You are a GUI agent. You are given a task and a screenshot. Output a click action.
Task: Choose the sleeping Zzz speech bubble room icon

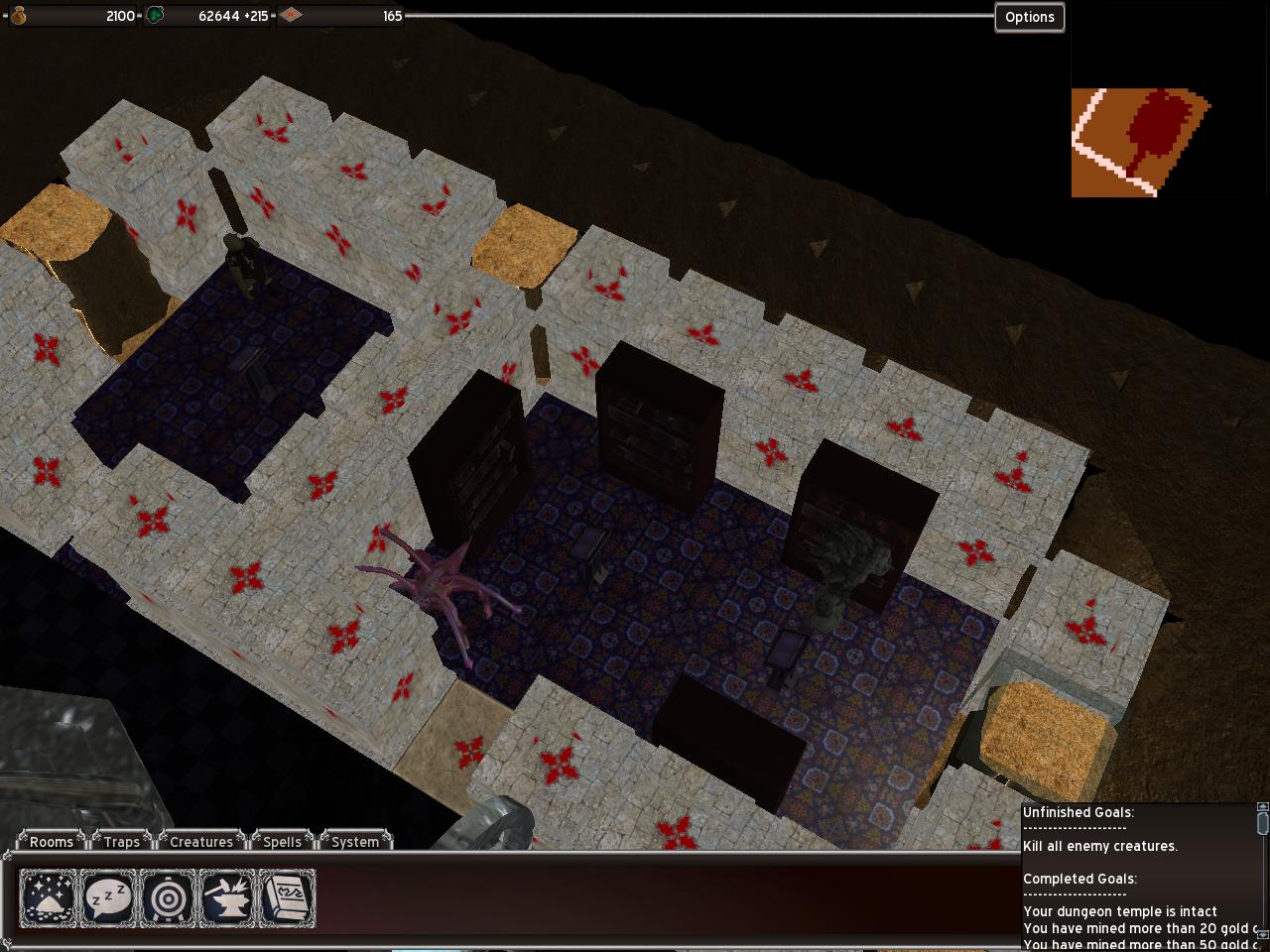108,898
